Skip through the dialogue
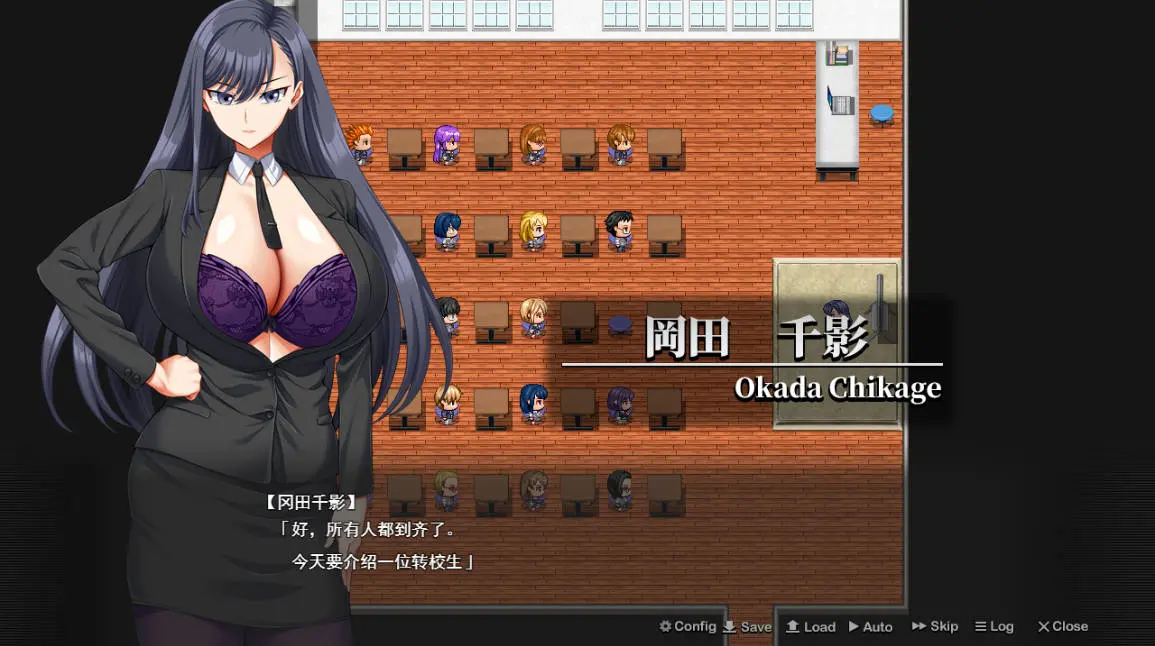Viewport: 1155px width, 646px height. (935, 627)
